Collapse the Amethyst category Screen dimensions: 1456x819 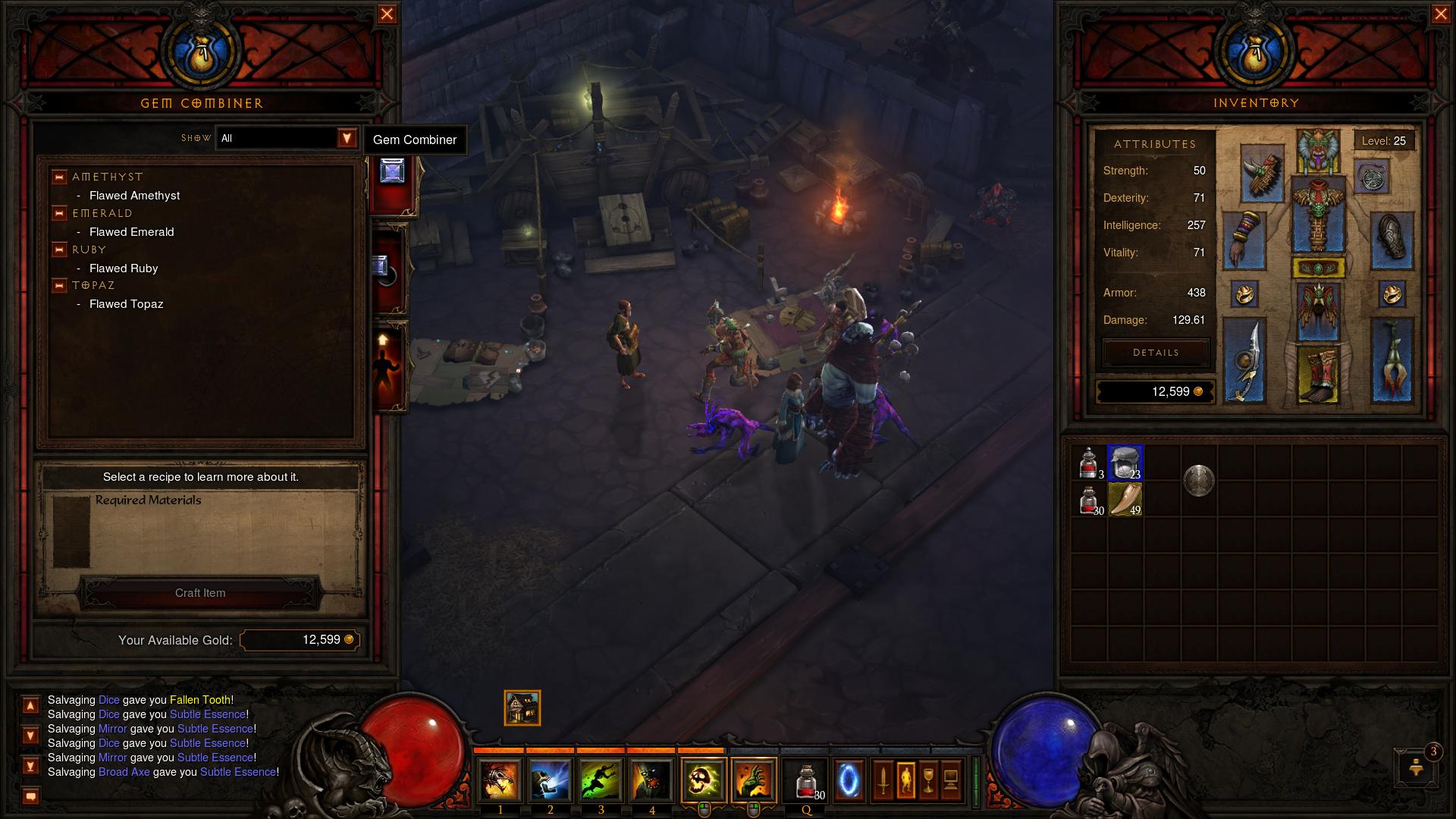click(x=59, y=177)
